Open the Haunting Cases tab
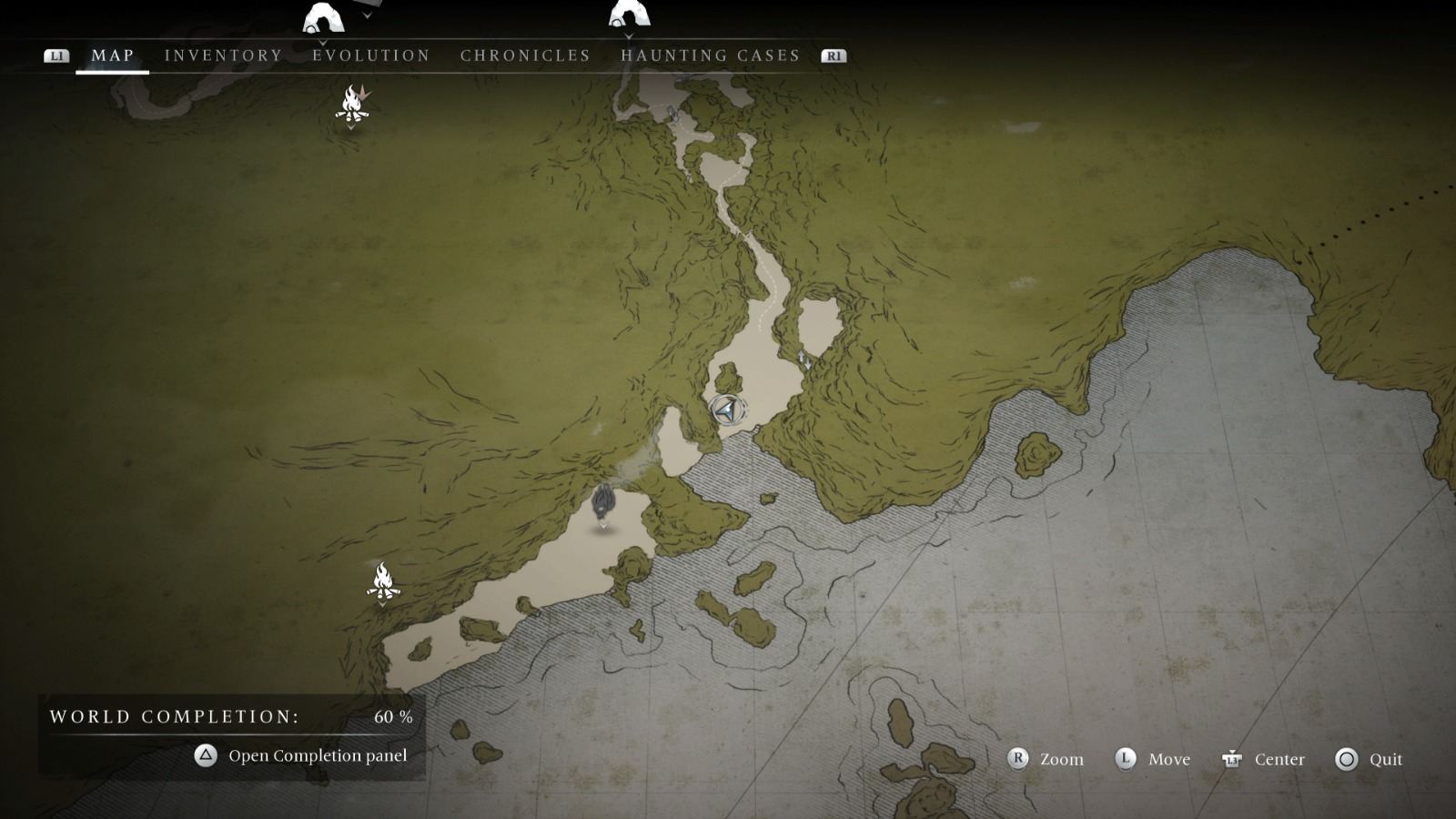 pyautogui.click(x=711, y=55)
